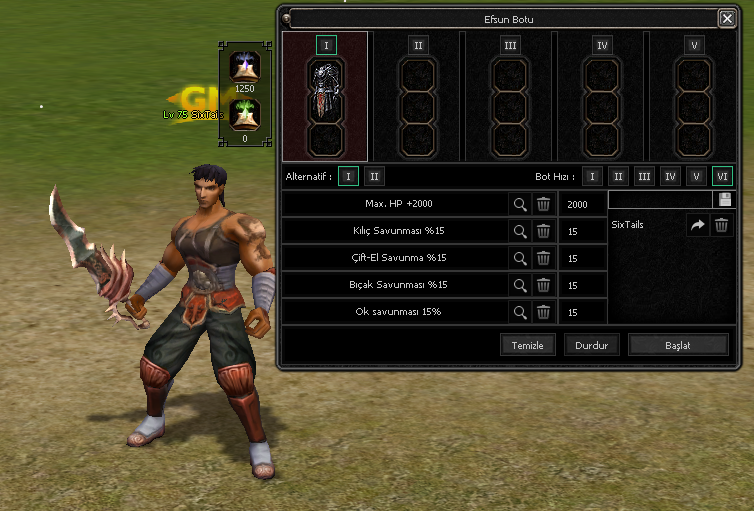754x511 pixels.
Task: Open search on Çift-El Savunma %15 row
Action: coord(520,258)
